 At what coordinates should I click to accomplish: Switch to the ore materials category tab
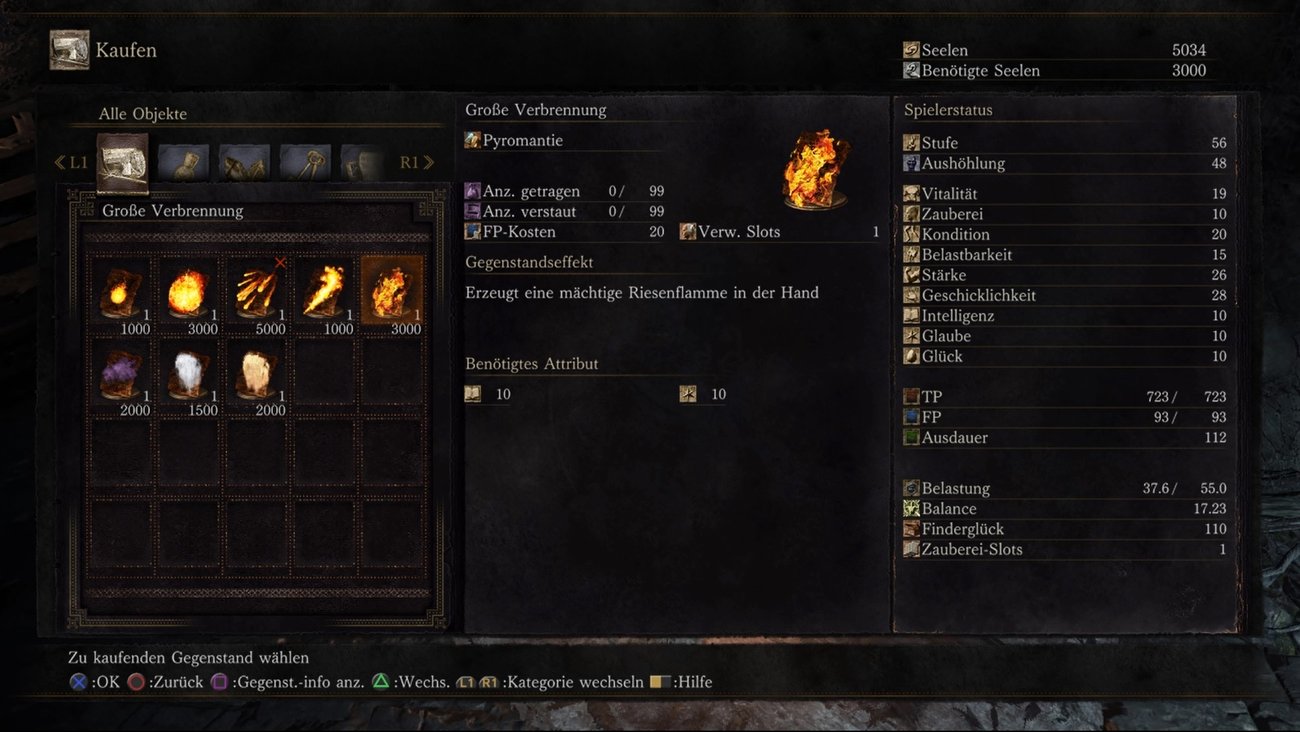tap(244, 162)
